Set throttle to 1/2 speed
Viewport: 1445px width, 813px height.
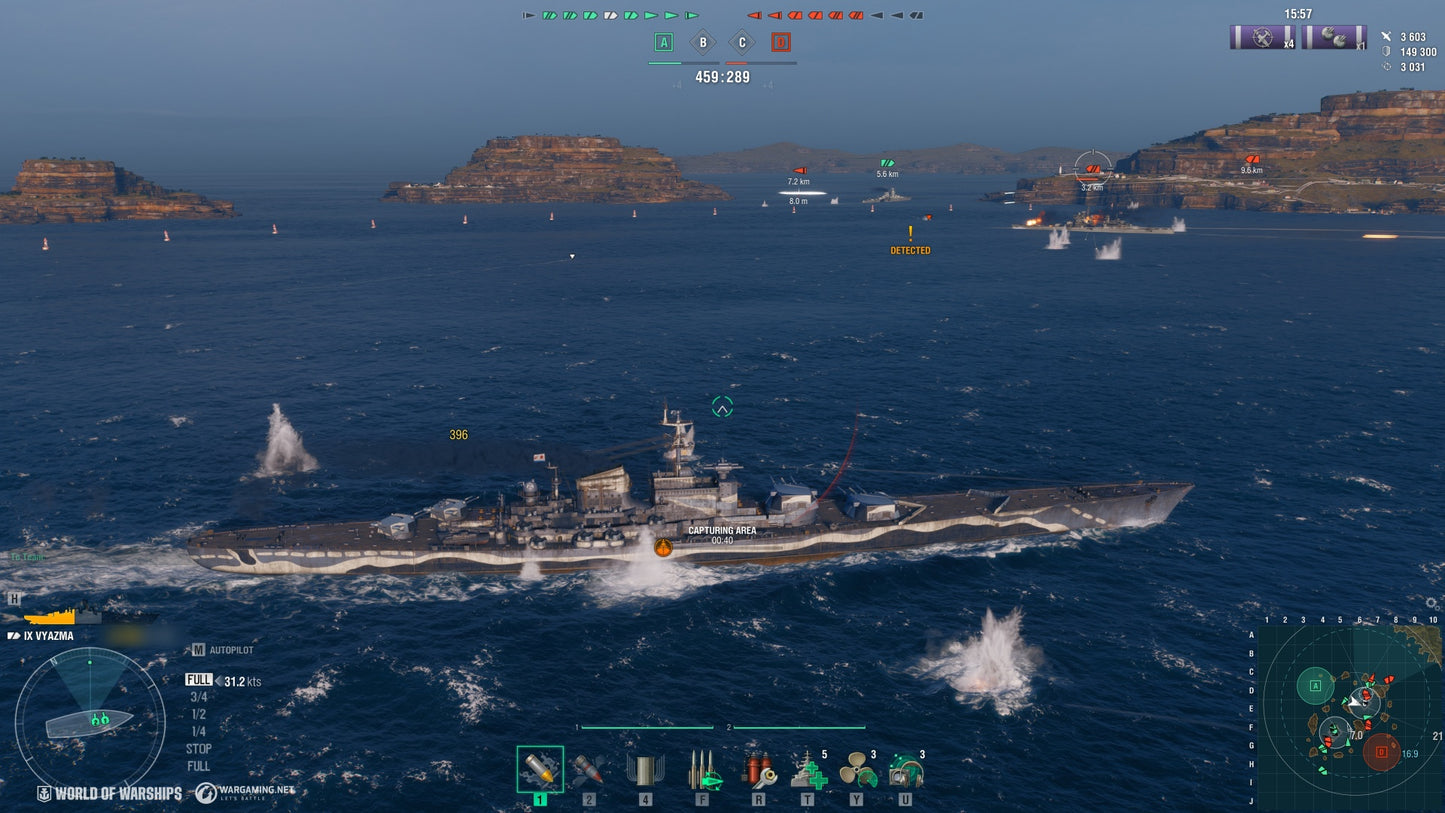[x=200, y=715]
